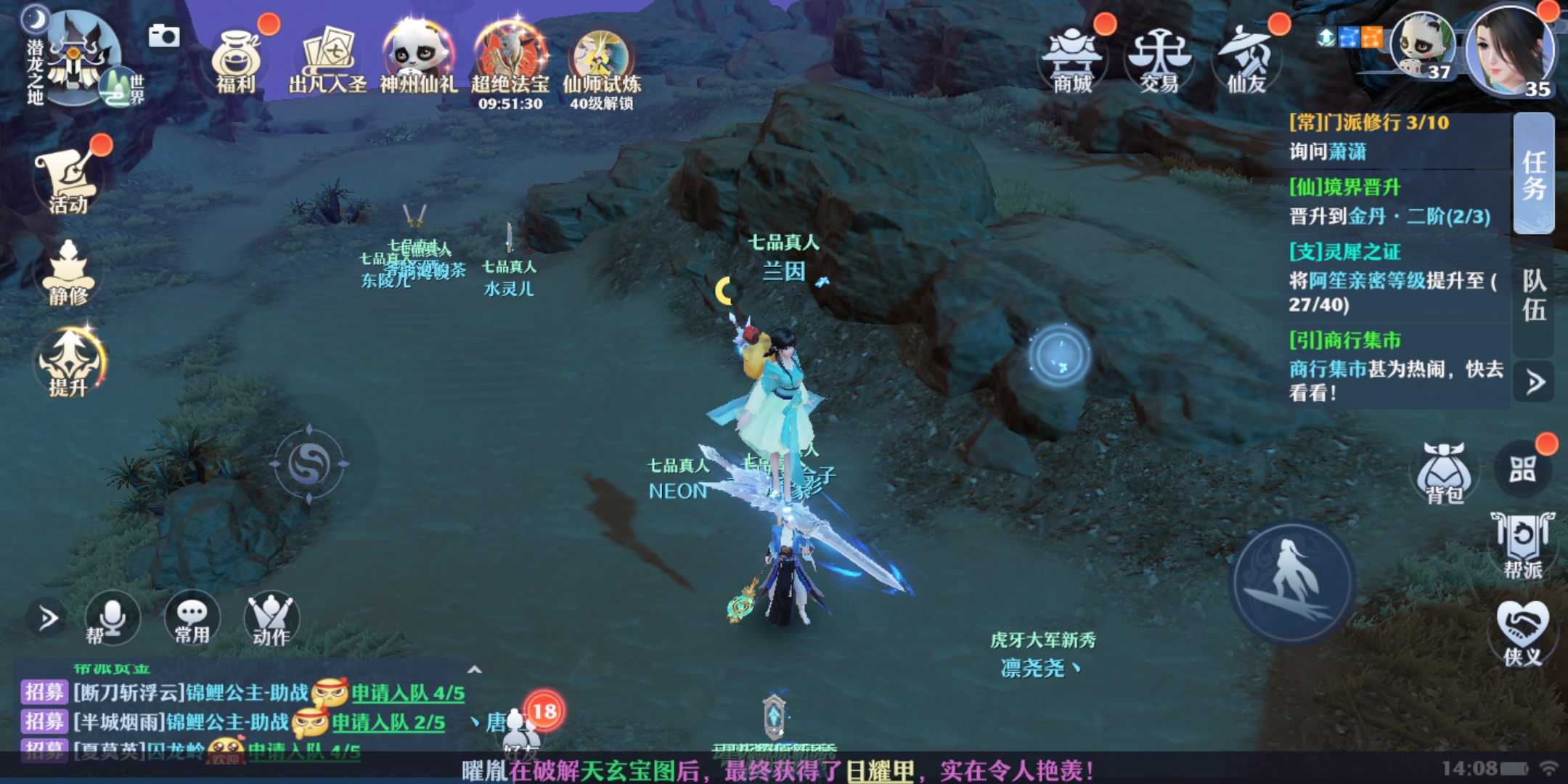The image size is (1568, 784).
Task: Open the 背包 backpack
Action: pos(1445,473)
